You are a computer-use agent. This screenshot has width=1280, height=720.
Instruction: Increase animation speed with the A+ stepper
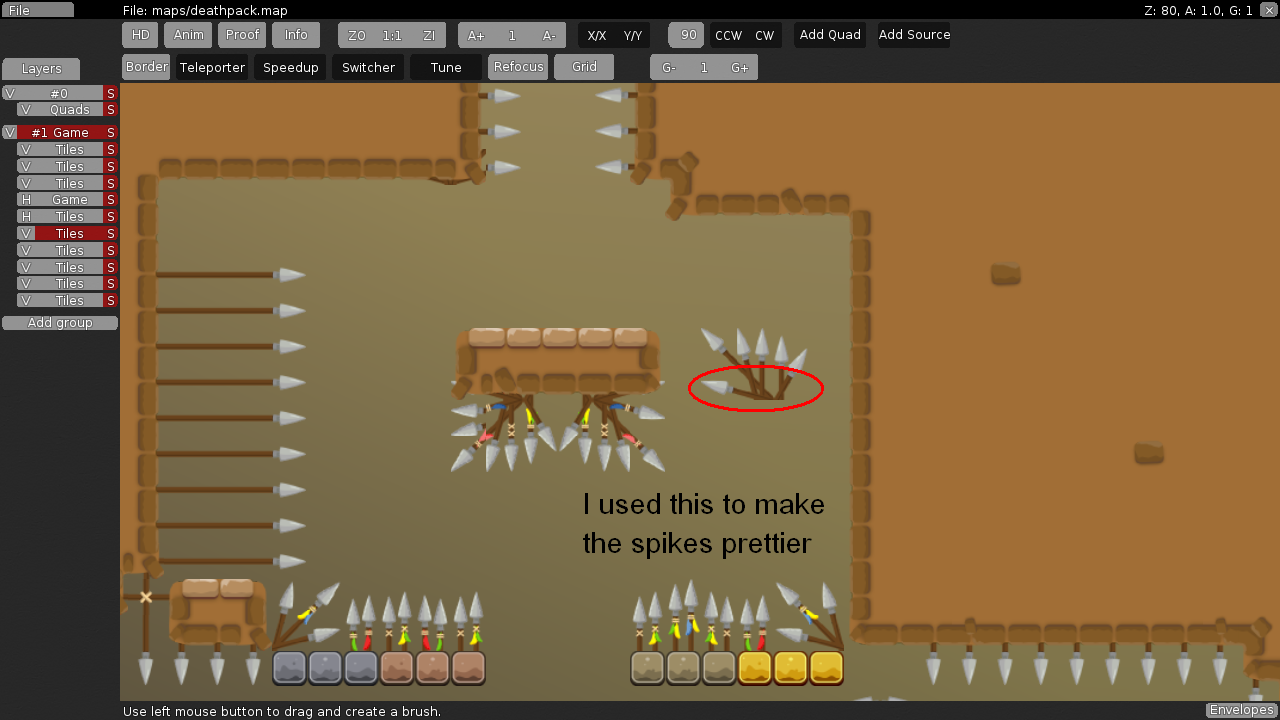pos(475,35)
